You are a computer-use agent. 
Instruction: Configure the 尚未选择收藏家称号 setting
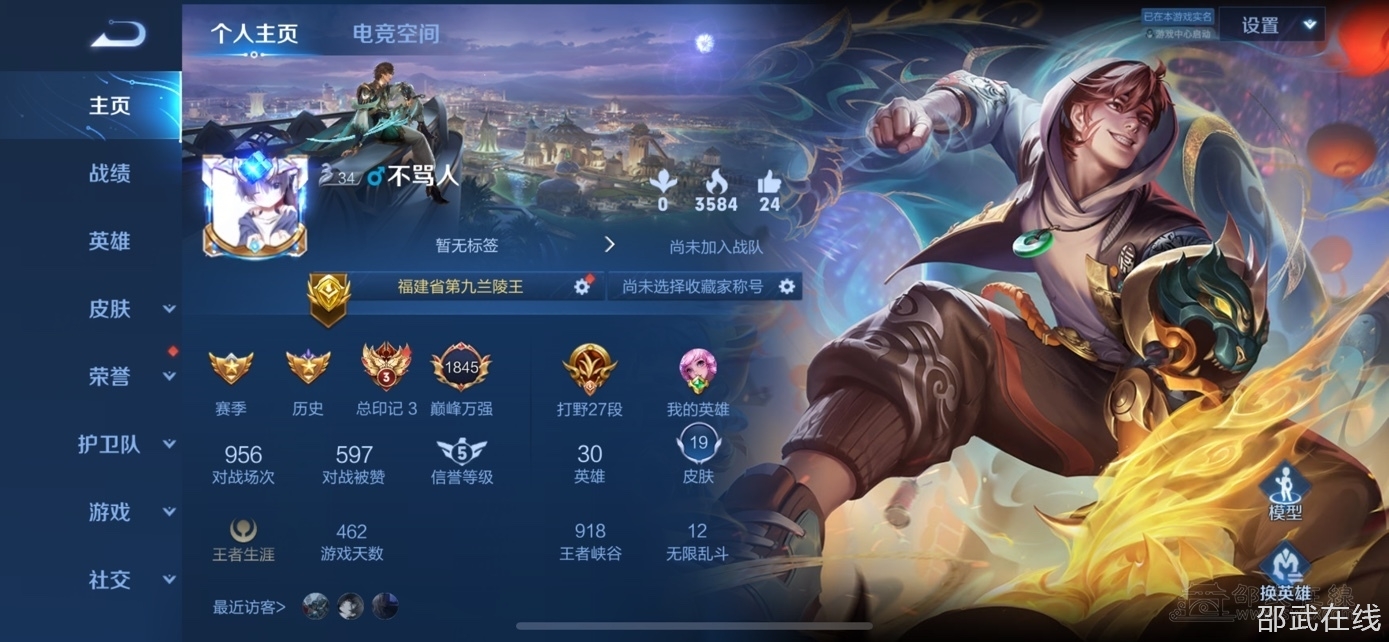(x=787, y=287)
